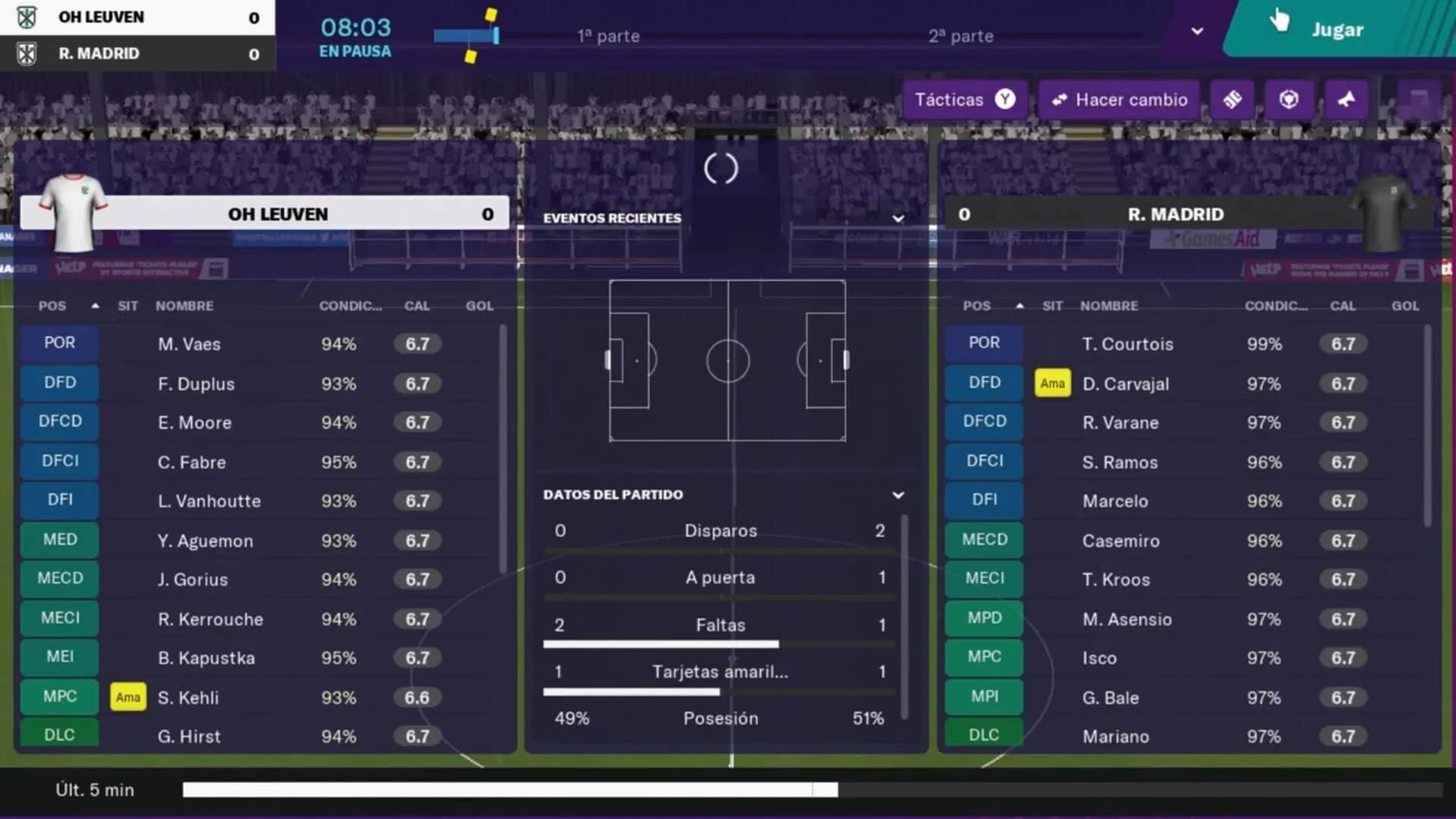Click the match progress bar at the top
The height and width of the screenshot is (819, 1456).
point(466,34)
